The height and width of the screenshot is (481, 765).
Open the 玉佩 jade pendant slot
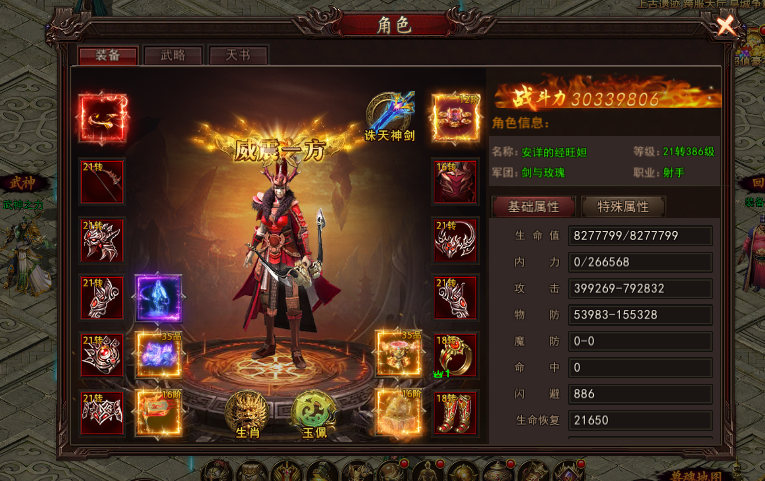coord(314,412)
